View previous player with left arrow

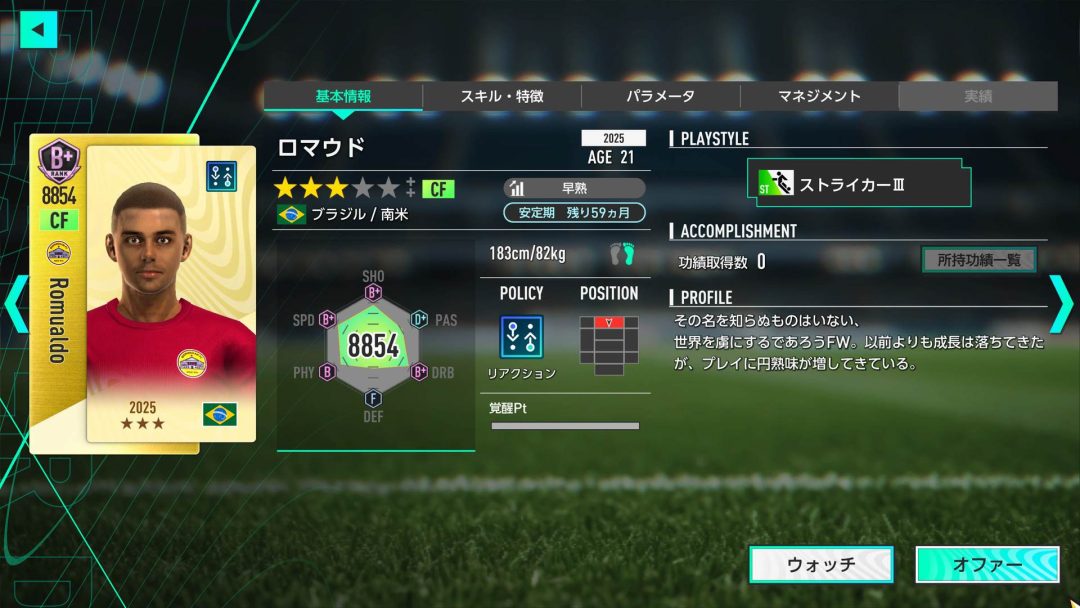click(x=17, y=306)
